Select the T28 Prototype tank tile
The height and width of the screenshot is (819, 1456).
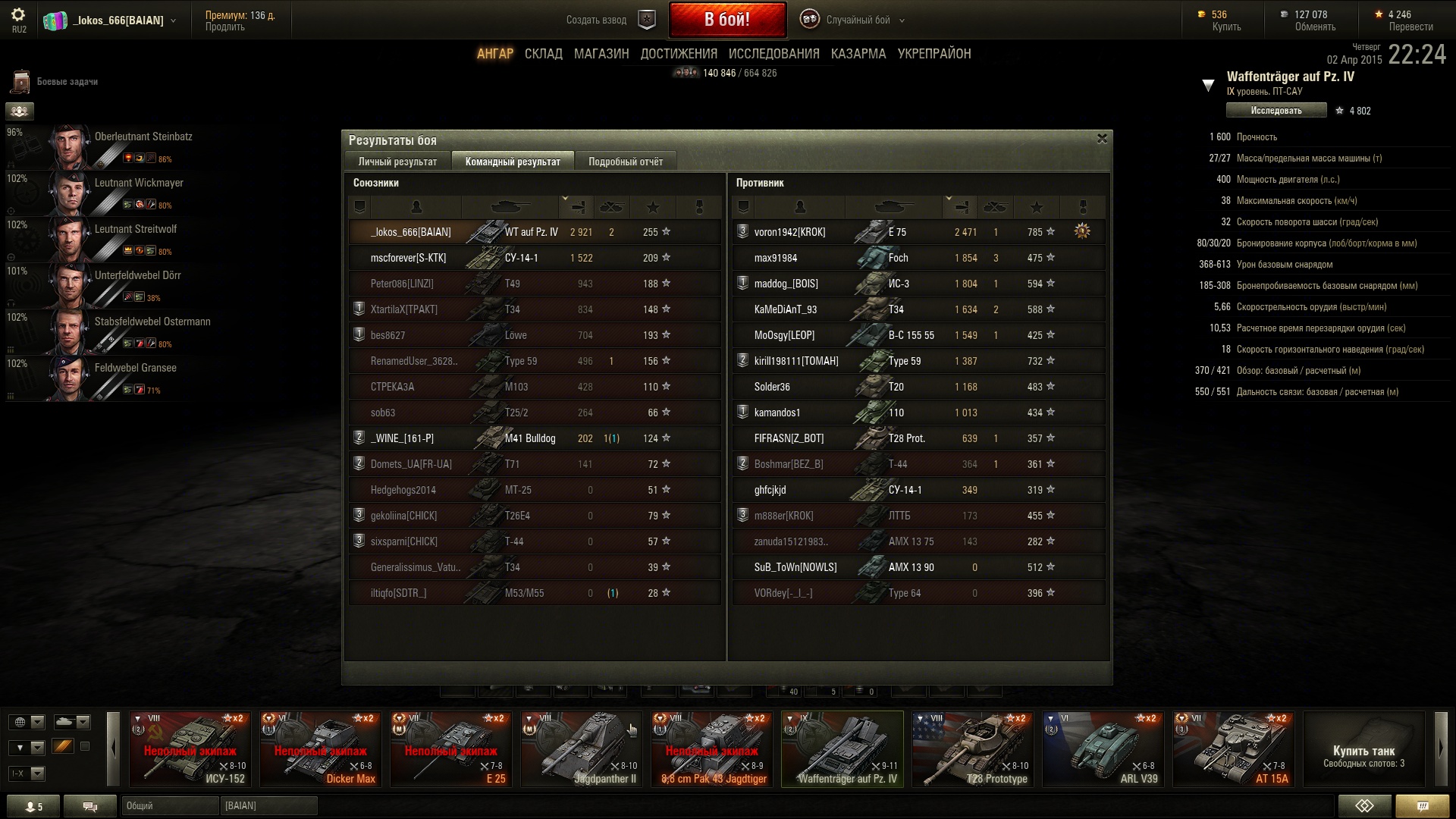(x=972, y=749)
